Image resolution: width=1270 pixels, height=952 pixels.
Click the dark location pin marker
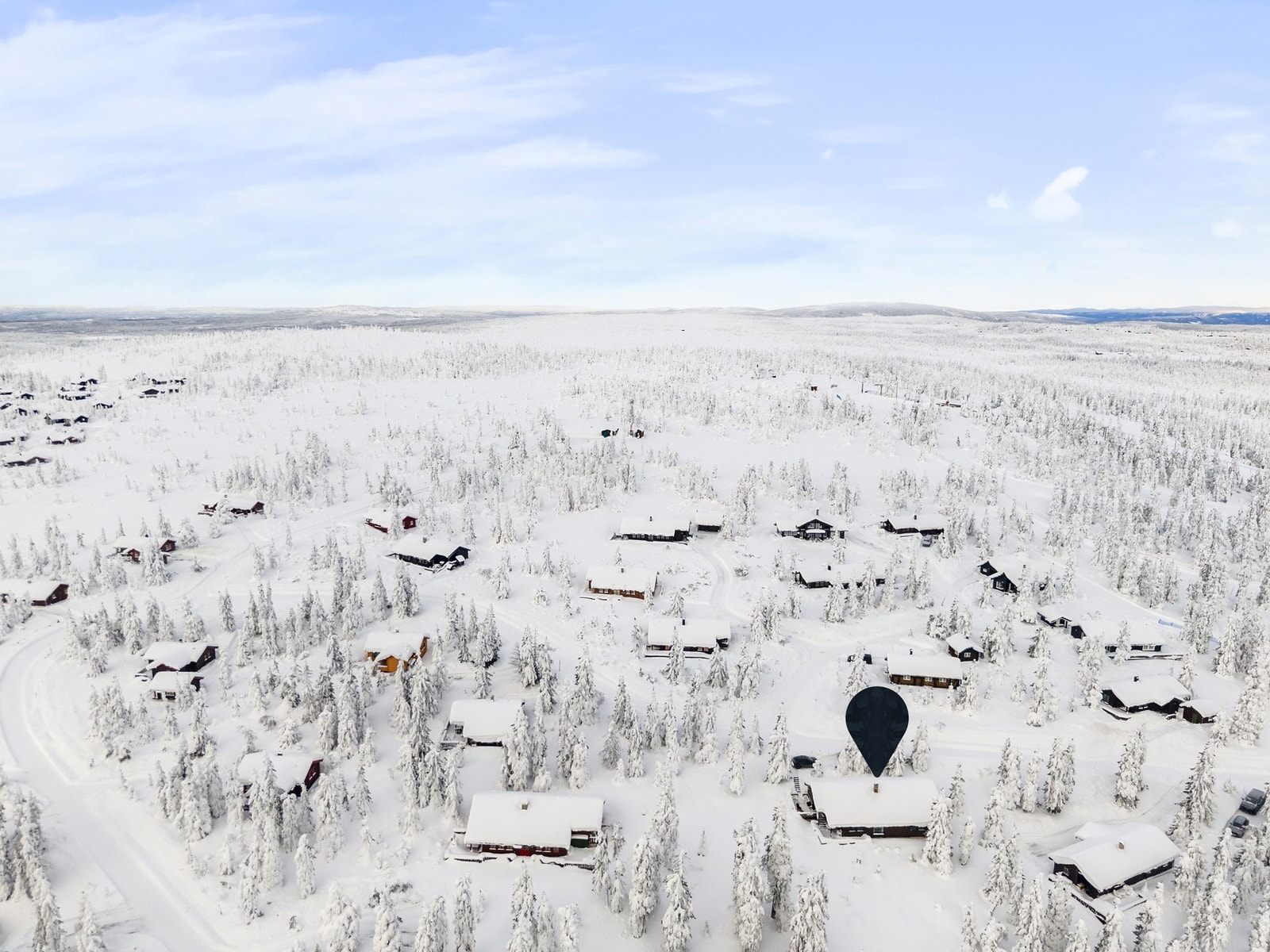tap(876, 720)
